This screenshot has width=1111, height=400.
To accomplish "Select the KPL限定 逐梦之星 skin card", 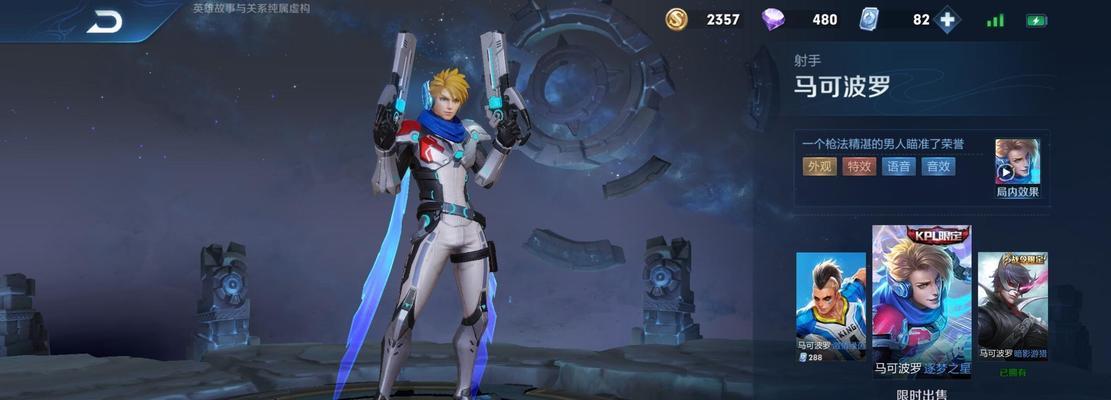I will point(921,302).
